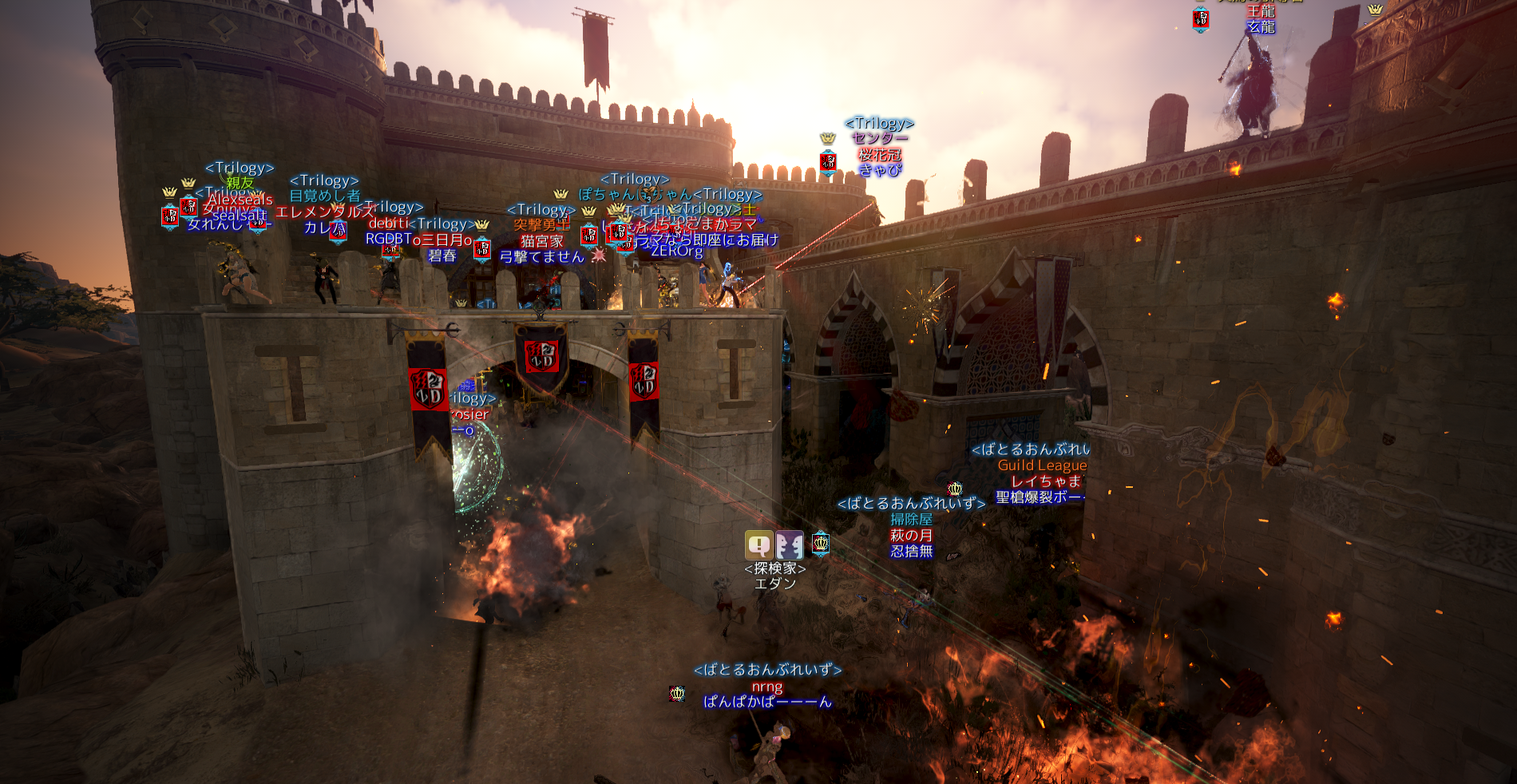Image resolution: width=1517 pixels, height=784 pixels.
Task: Click the quest speech-bubble icon above エダン
Action: (x=758, y=545)
